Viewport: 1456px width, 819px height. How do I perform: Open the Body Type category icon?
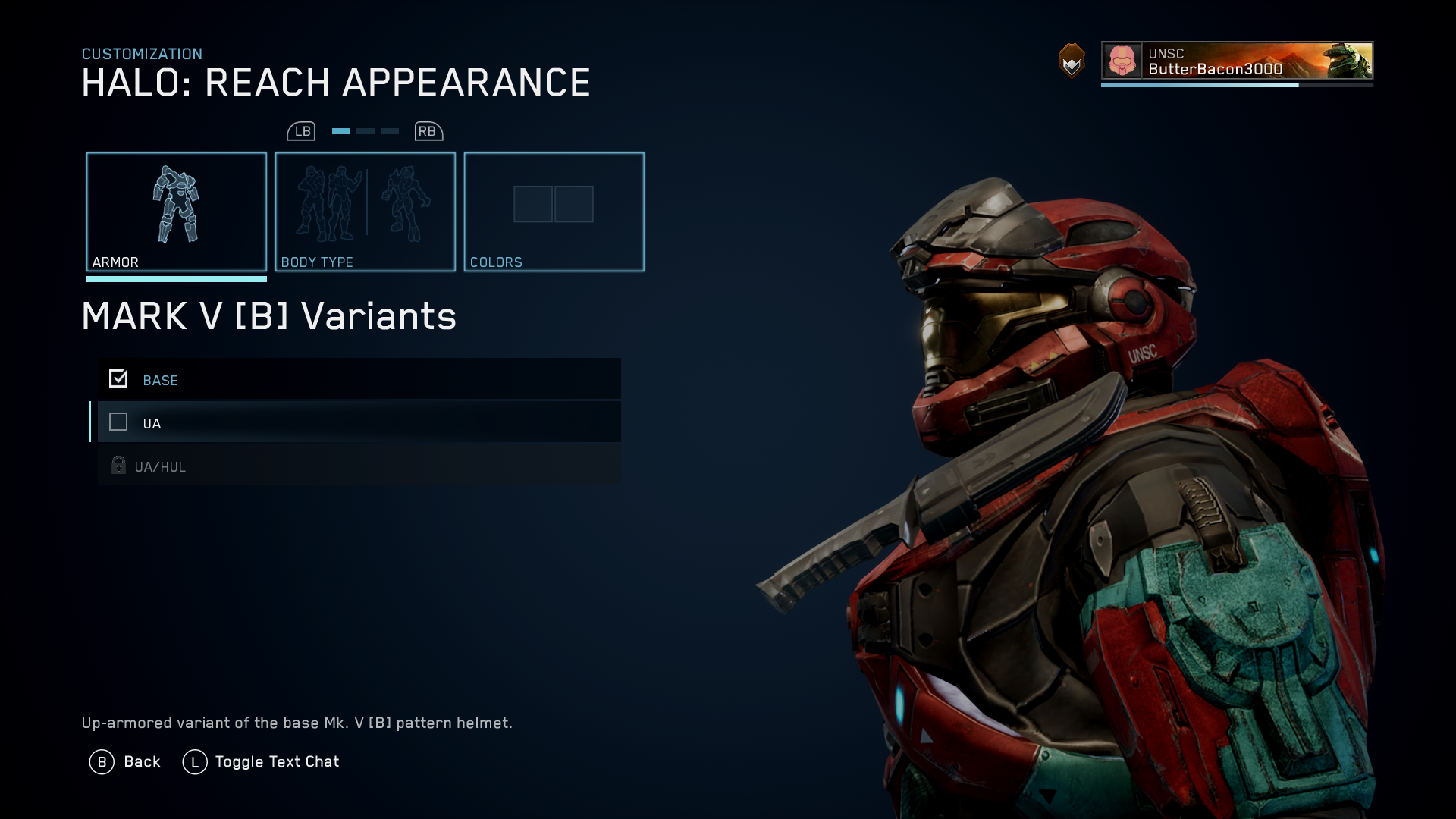365,205
